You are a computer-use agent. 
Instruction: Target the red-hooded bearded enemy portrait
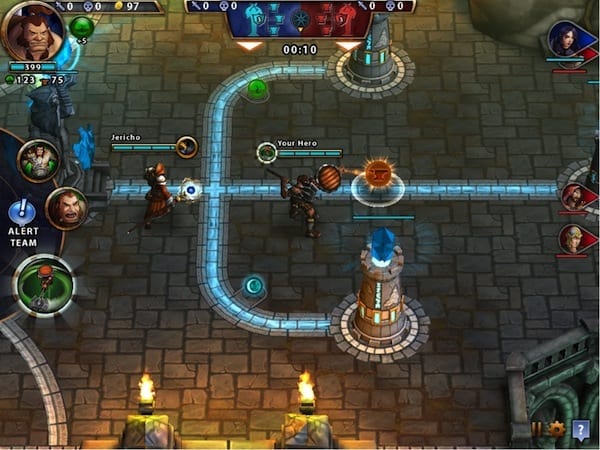coord(574,196)
